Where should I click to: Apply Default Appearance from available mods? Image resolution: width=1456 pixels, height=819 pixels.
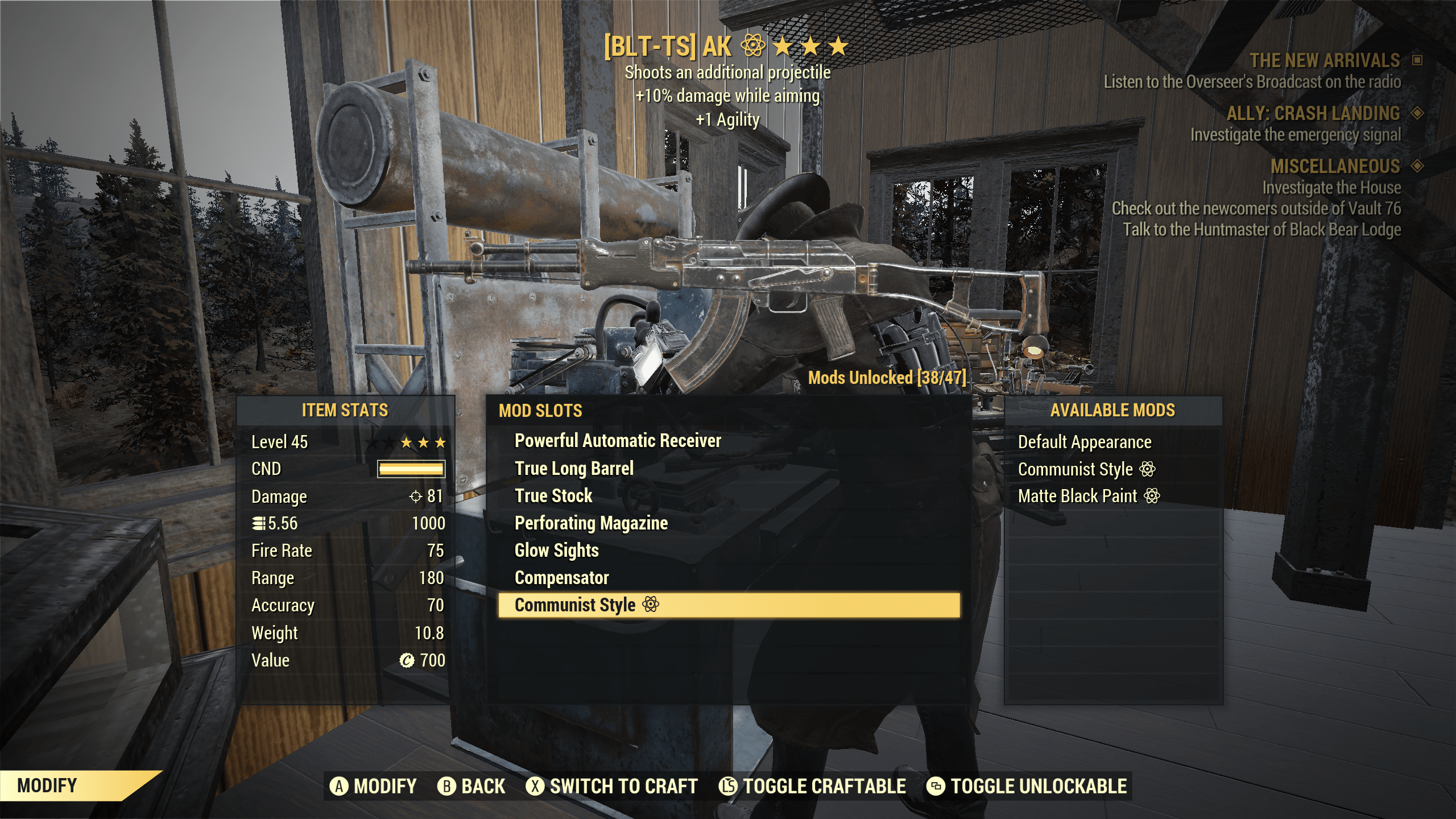tap(1084, 442)
